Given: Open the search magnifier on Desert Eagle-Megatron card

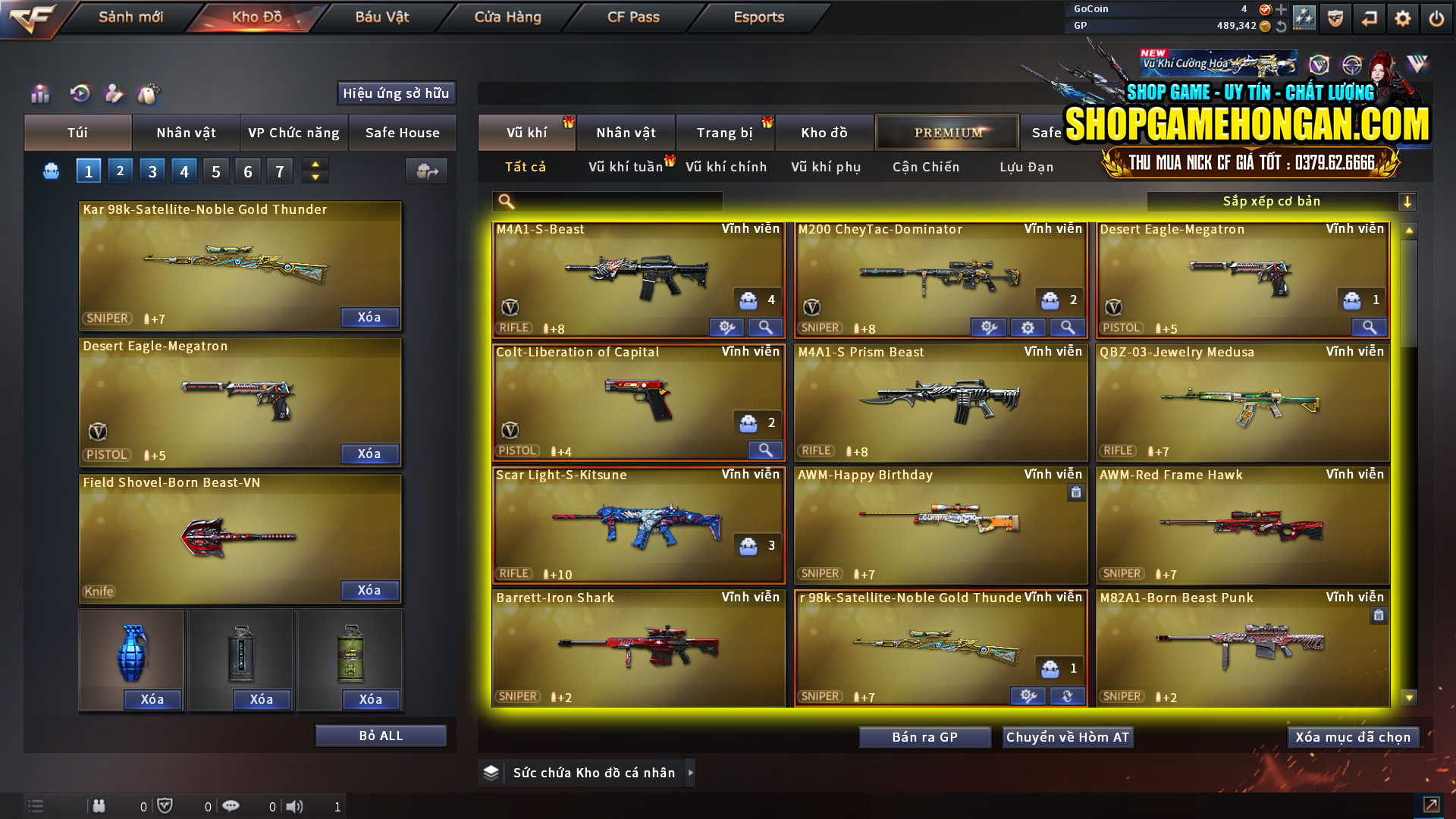Looking at the screenshot, I should 1369,328.
